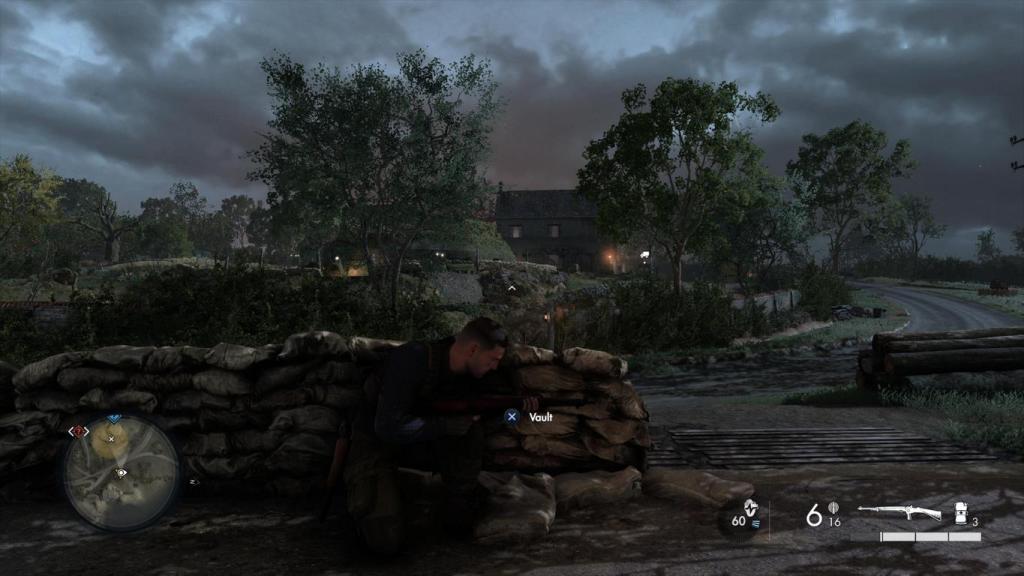The height and width of the screenshot is (576, 1024).
Task: Click the blue objective marker atop the minimap
Action: click(x=113, y=419)
